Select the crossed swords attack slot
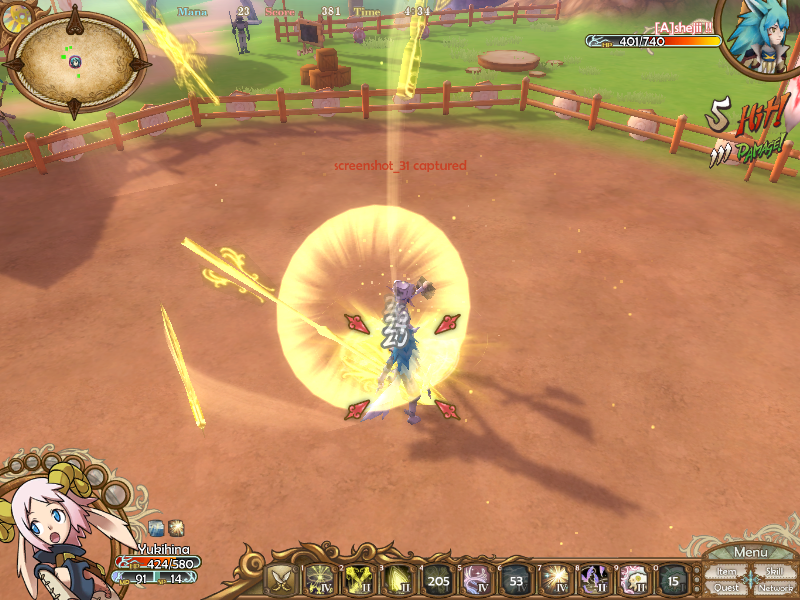This screenshot has height=600, width=800. 282,579
